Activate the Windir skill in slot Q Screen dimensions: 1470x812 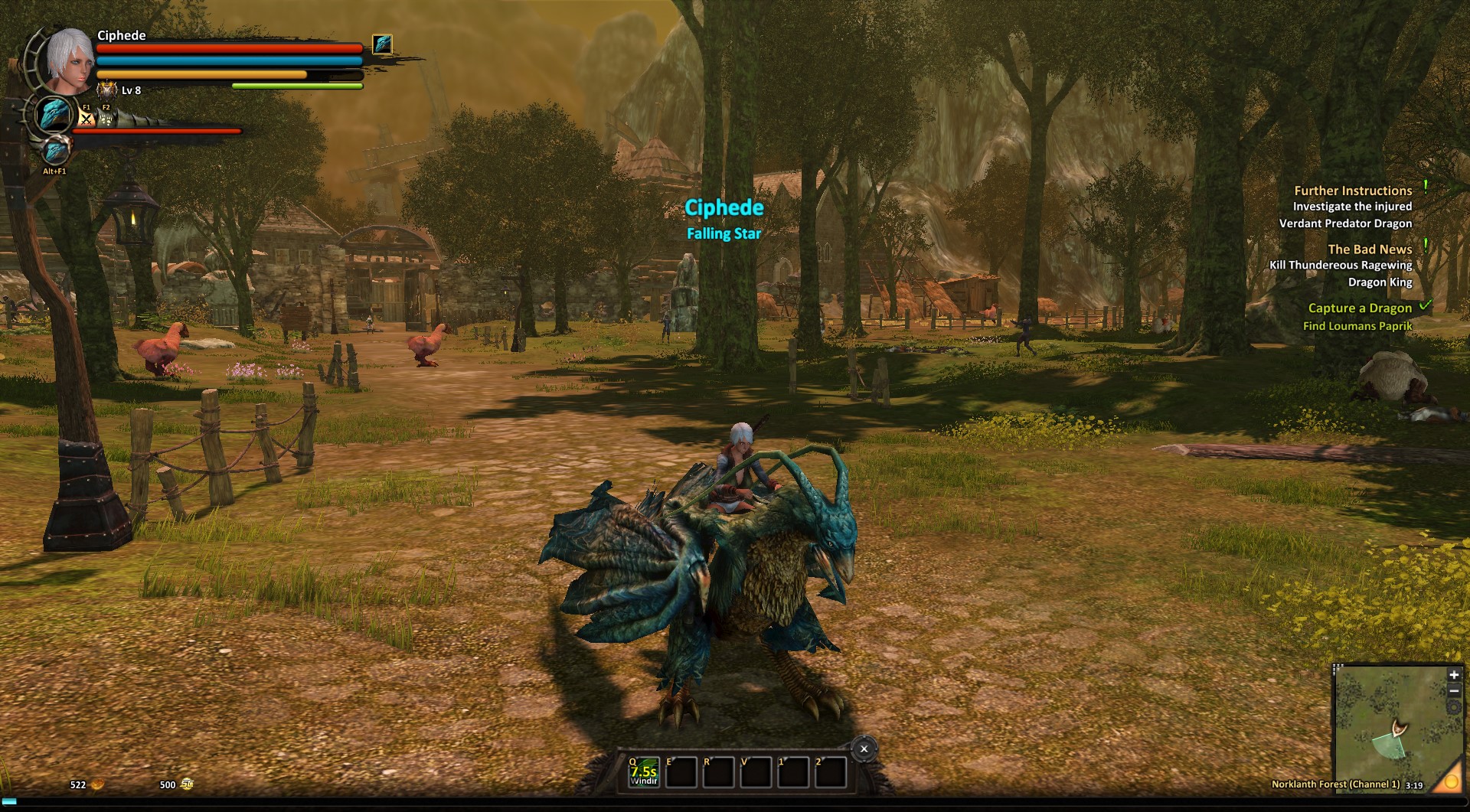[644, 772]
